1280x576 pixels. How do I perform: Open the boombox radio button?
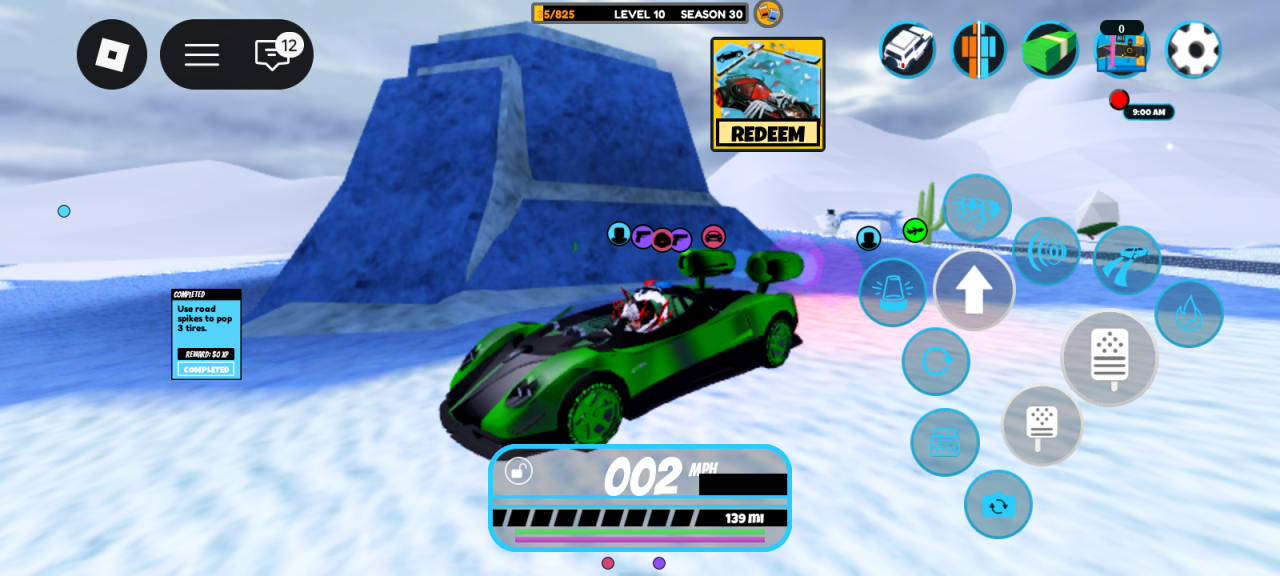944,442
